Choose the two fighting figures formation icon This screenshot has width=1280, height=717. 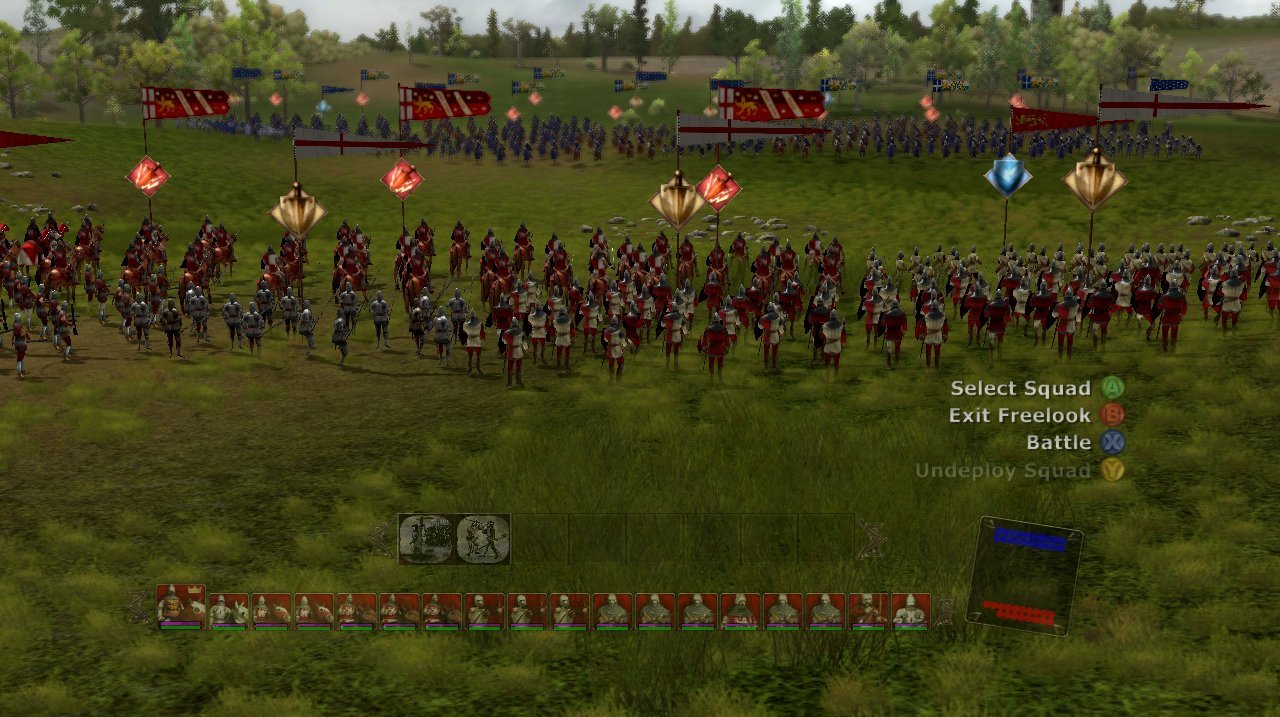(483, 539)
